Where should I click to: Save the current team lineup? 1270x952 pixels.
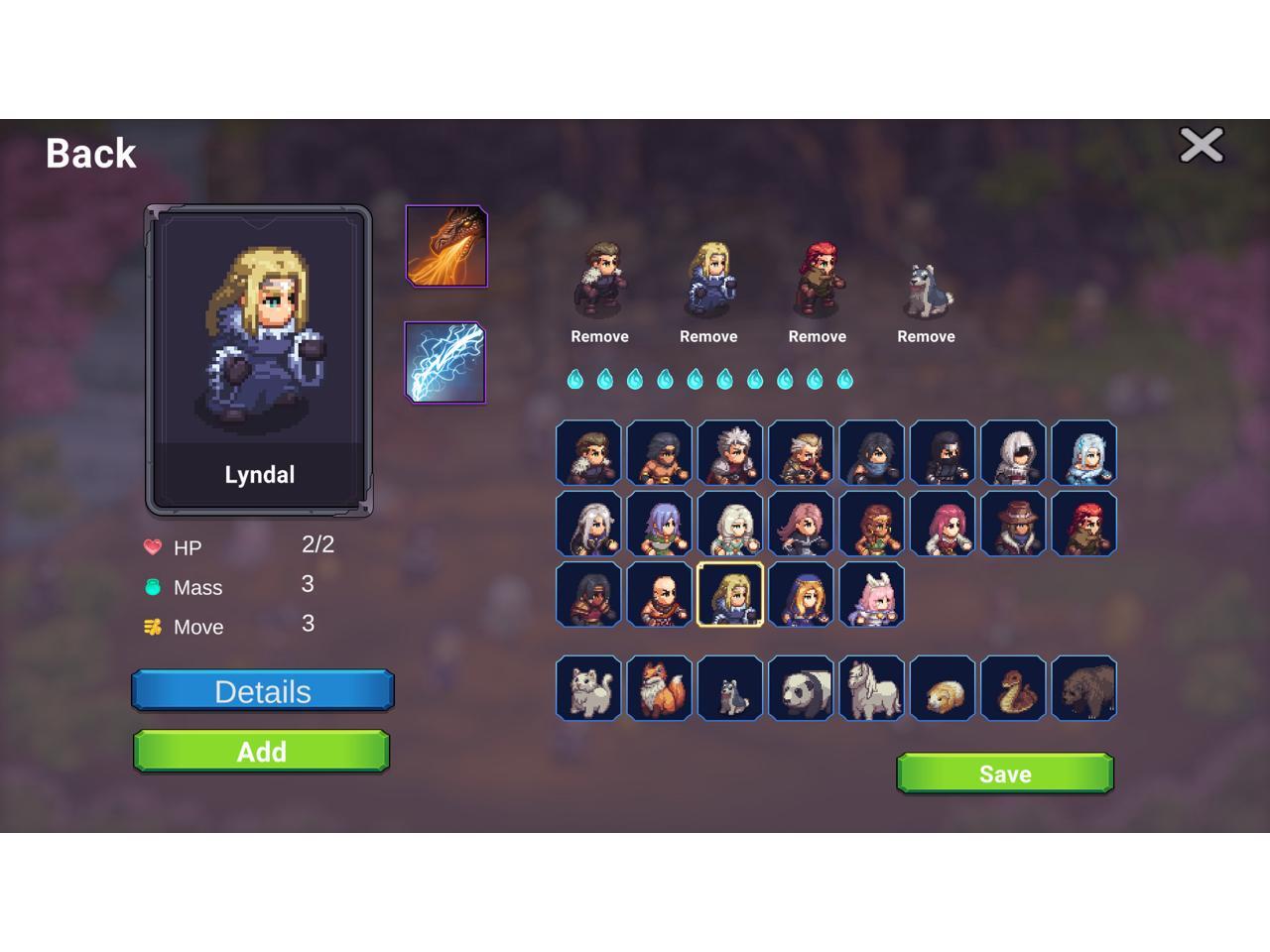(1005, 773)
